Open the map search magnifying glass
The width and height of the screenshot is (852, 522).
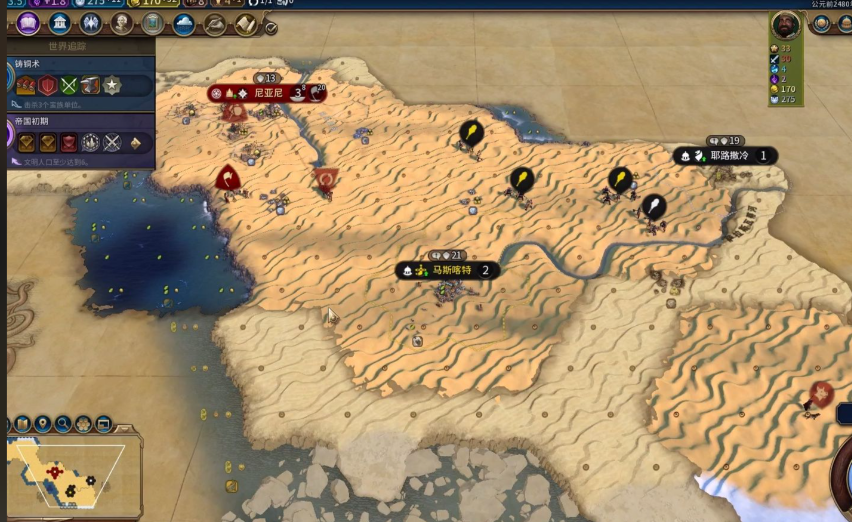63,424
